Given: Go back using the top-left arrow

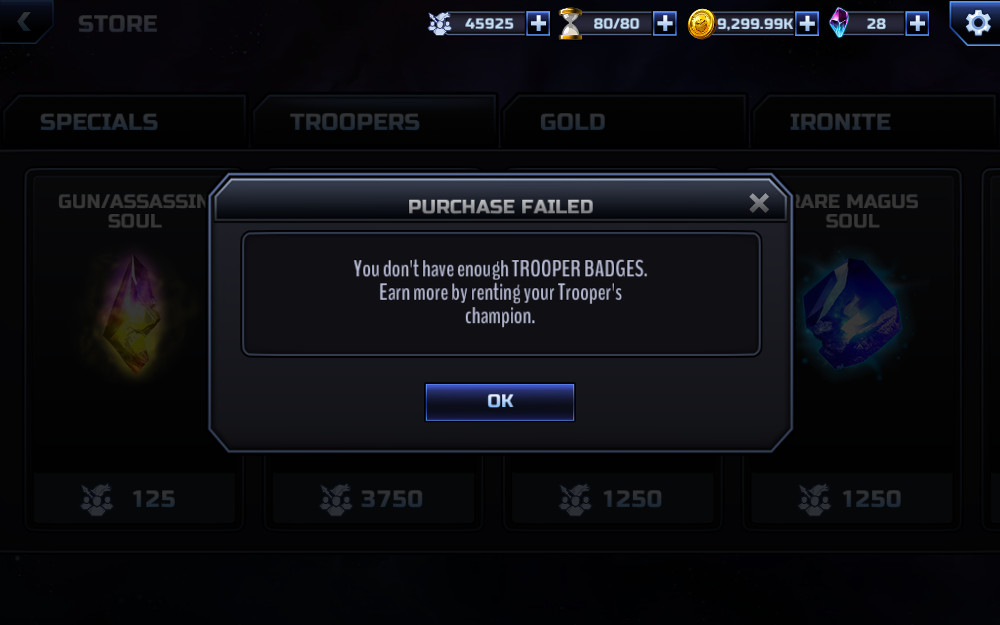Looking at the screenshot, I should tap(22, 21).
